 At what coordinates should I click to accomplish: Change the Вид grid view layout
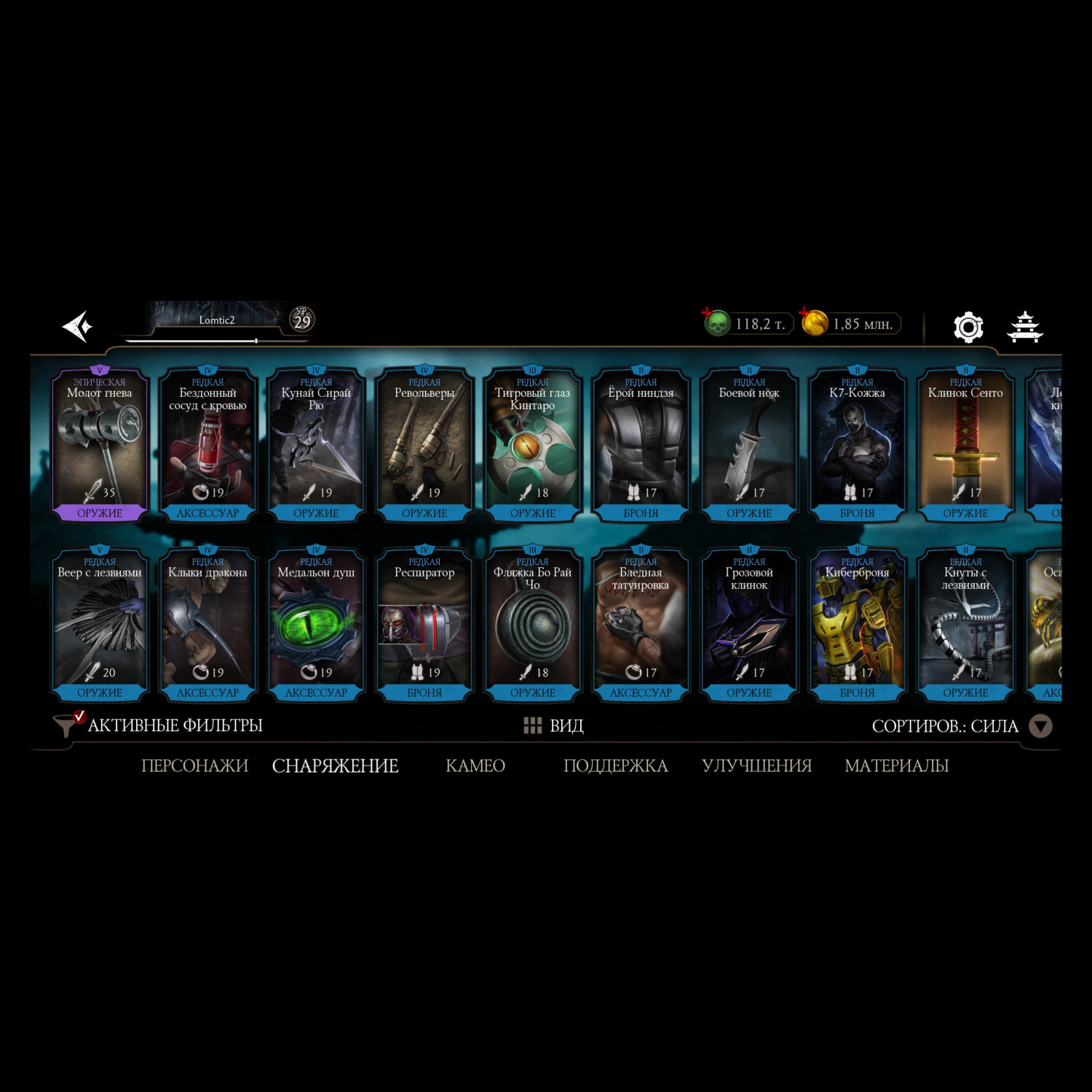554,726
